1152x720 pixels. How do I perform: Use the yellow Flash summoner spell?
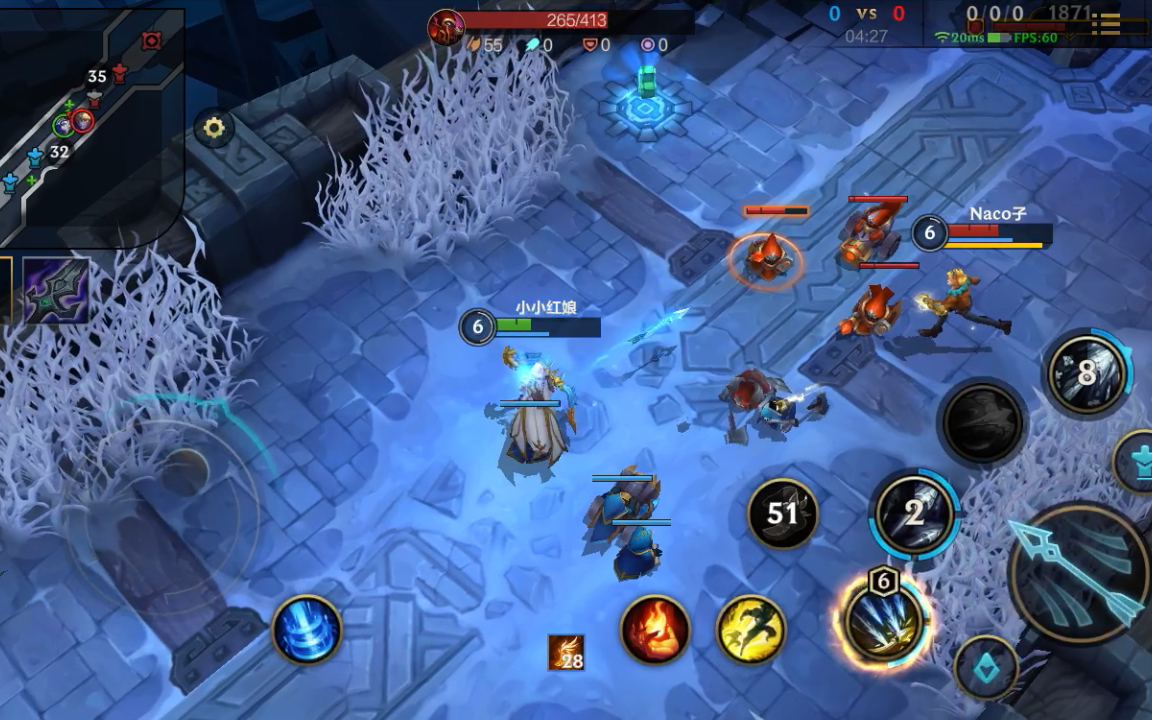point(751,630)
